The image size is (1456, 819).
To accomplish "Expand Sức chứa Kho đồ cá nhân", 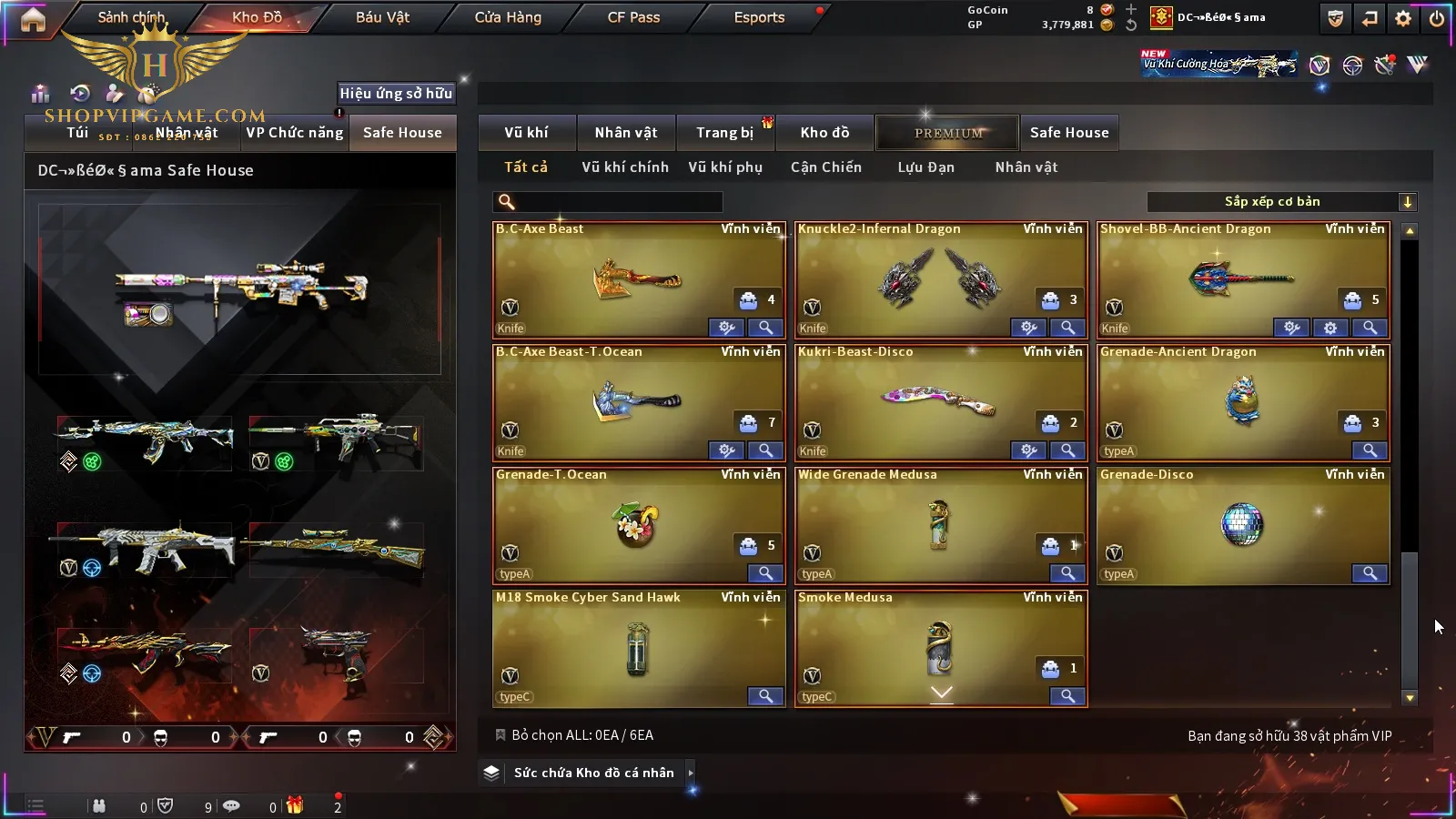I will [593, 773].
